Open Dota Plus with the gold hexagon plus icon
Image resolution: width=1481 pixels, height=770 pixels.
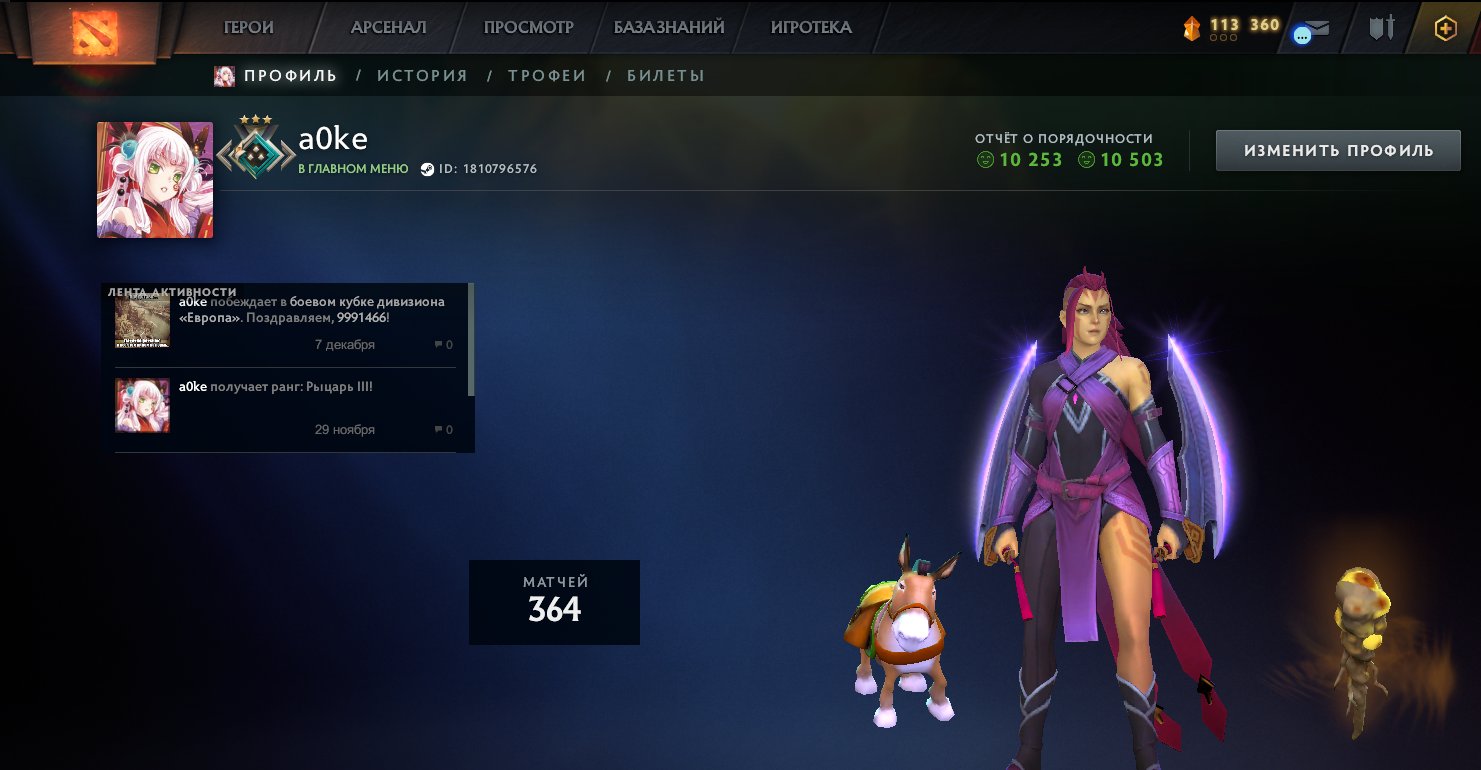tap(1444, 27)
